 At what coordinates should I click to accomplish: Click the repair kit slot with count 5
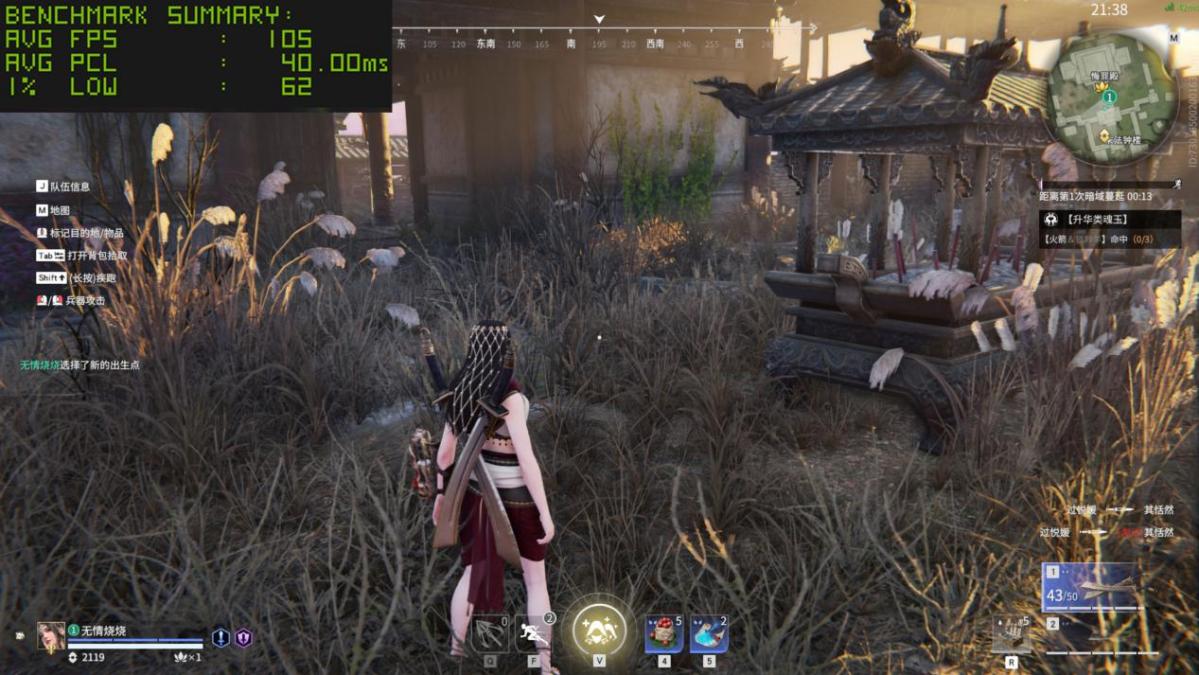pyautogui.click(x=1011, y=634)
